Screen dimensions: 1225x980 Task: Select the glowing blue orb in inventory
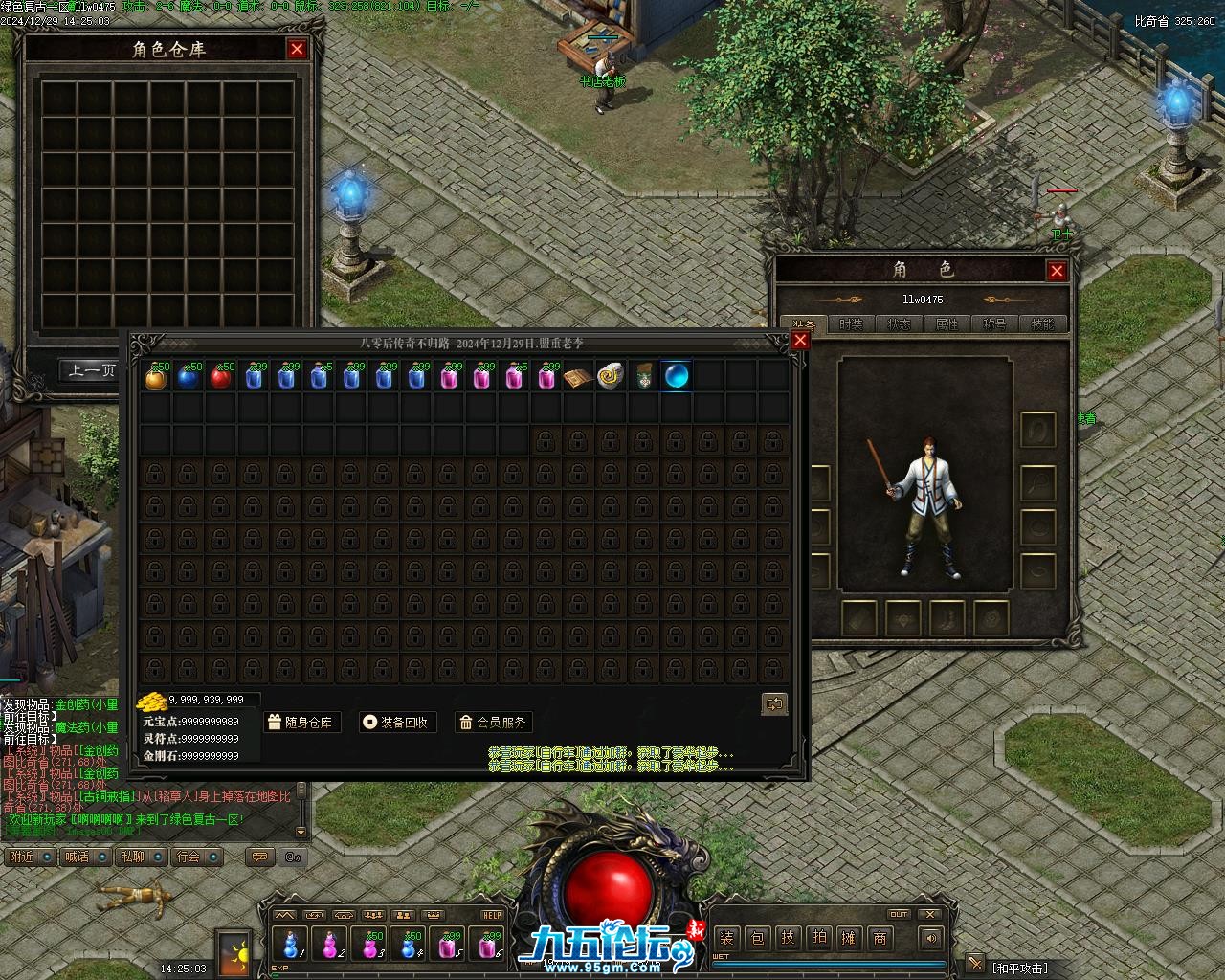pyautogui.click(x=677, y=376)
